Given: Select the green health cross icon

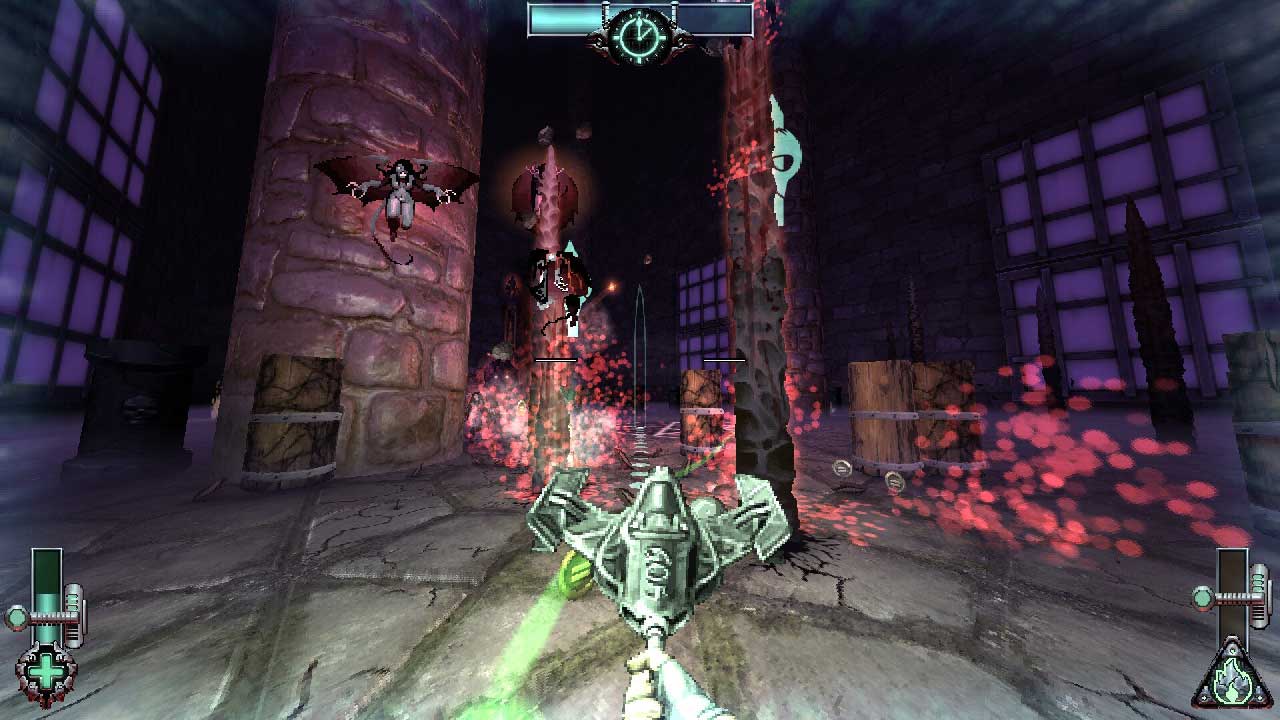Looking at the screenshot, I should pyautogui.click(x=45, y=672).
